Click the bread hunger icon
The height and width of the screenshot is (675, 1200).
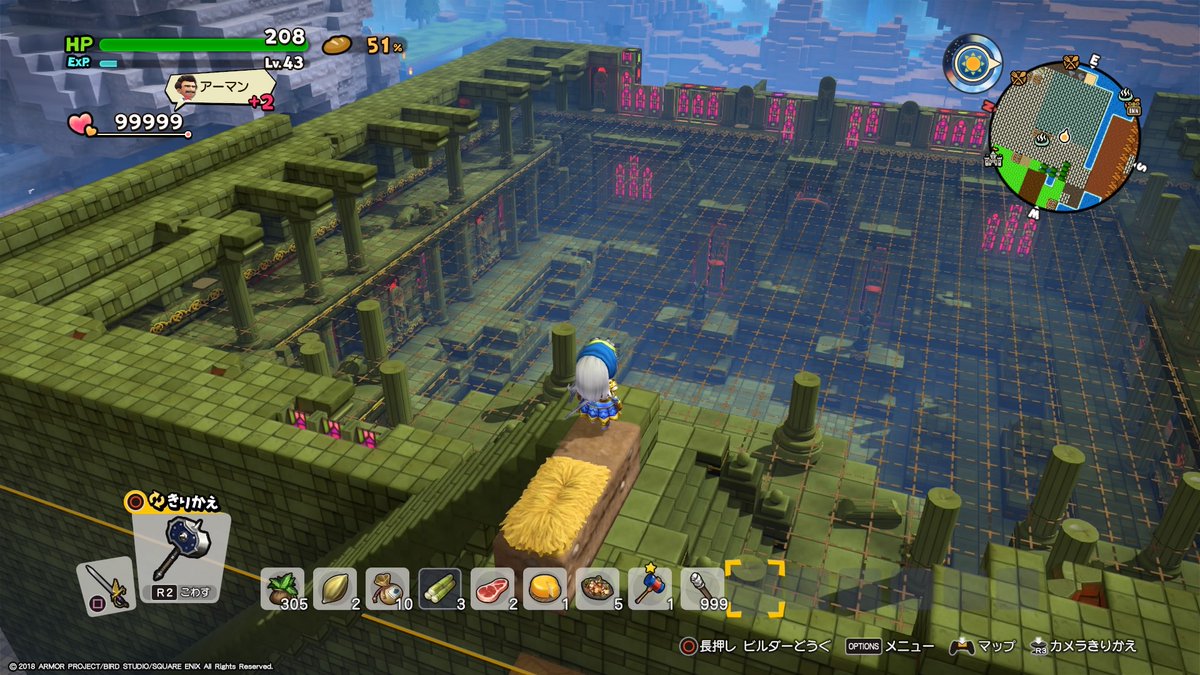338,45
